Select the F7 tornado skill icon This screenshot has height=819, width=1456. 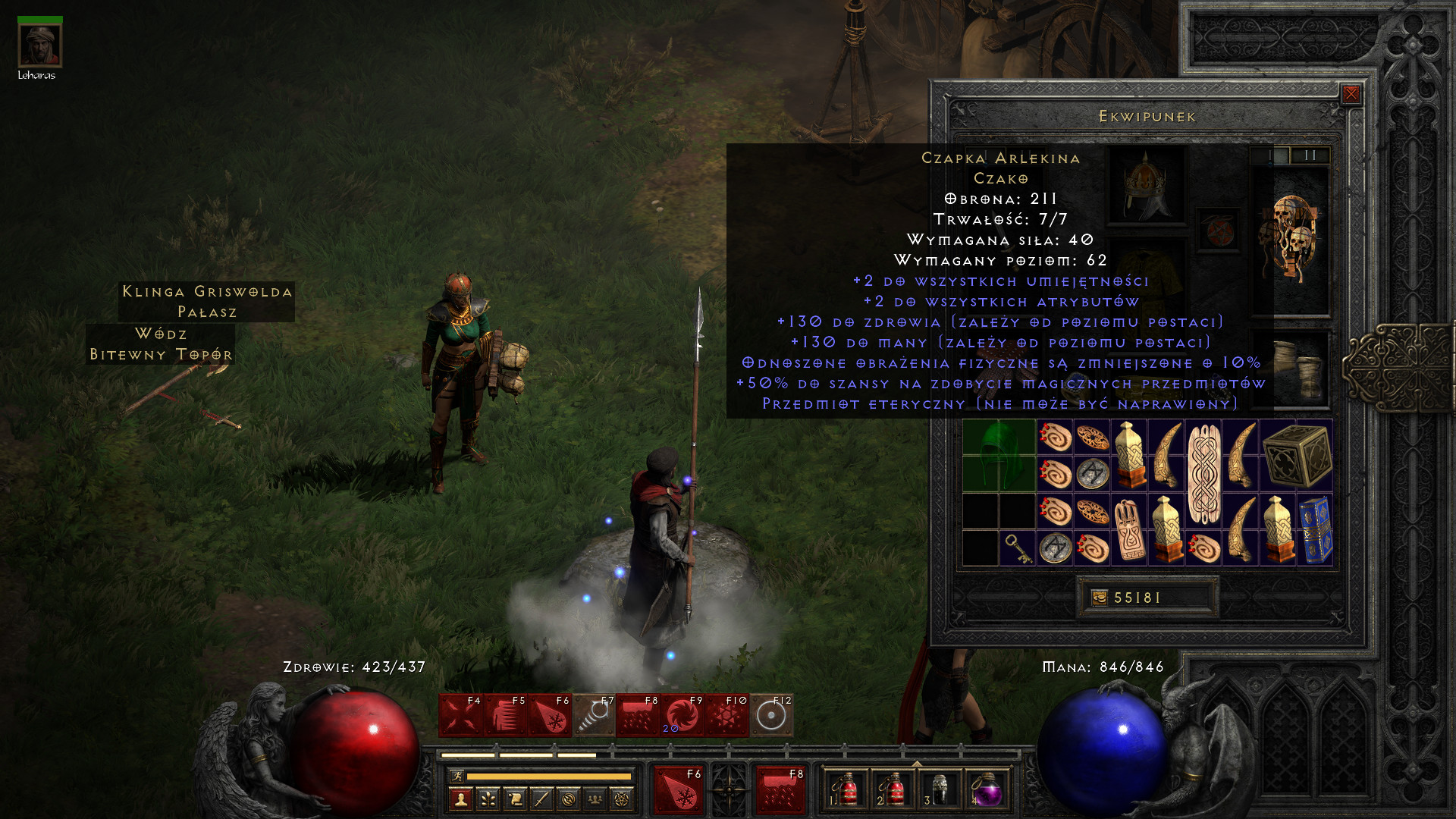click(594, 715)
